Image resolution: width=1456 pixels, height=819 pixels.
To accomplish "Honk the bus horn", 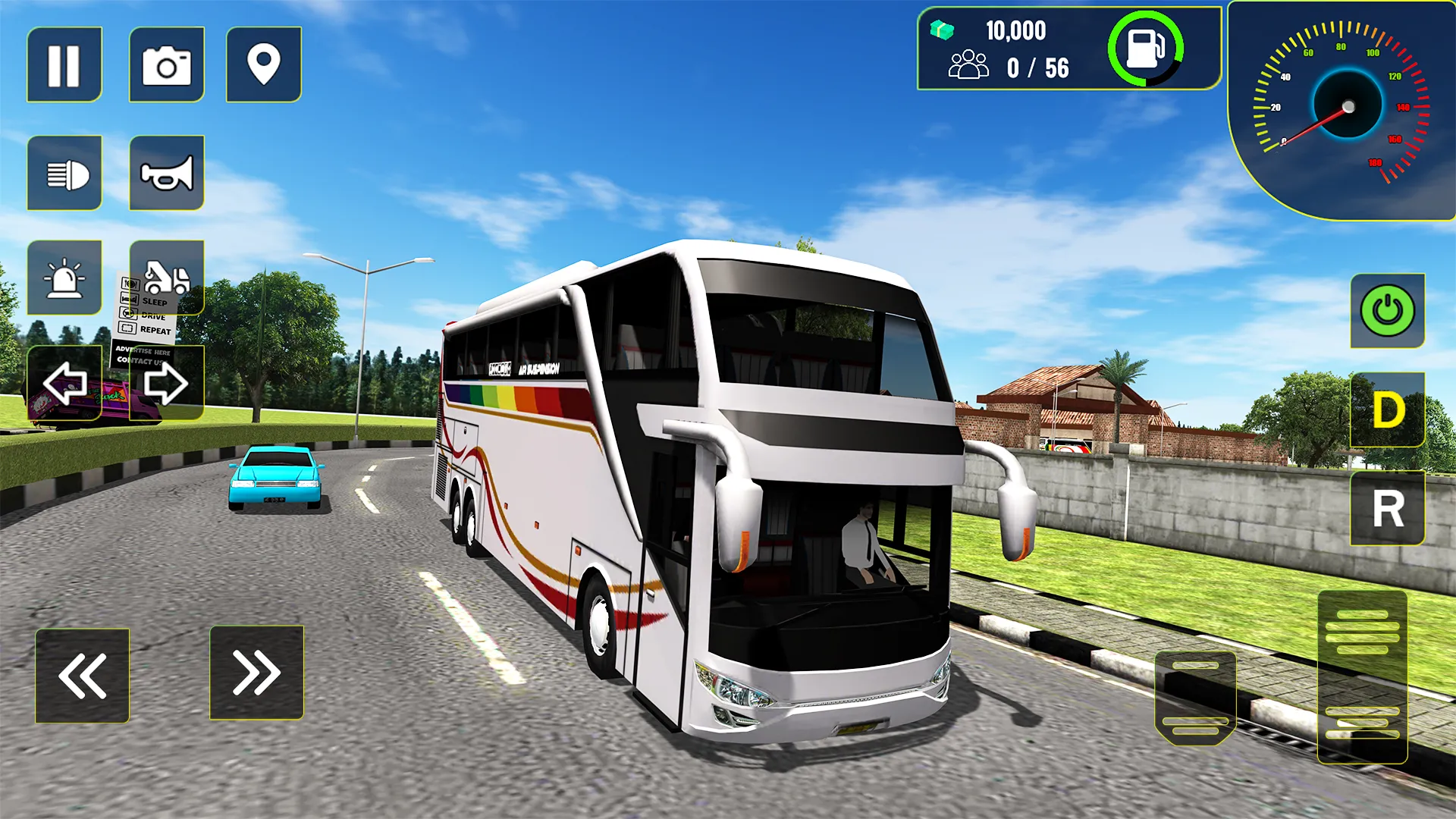I will (x=166, y=172).
